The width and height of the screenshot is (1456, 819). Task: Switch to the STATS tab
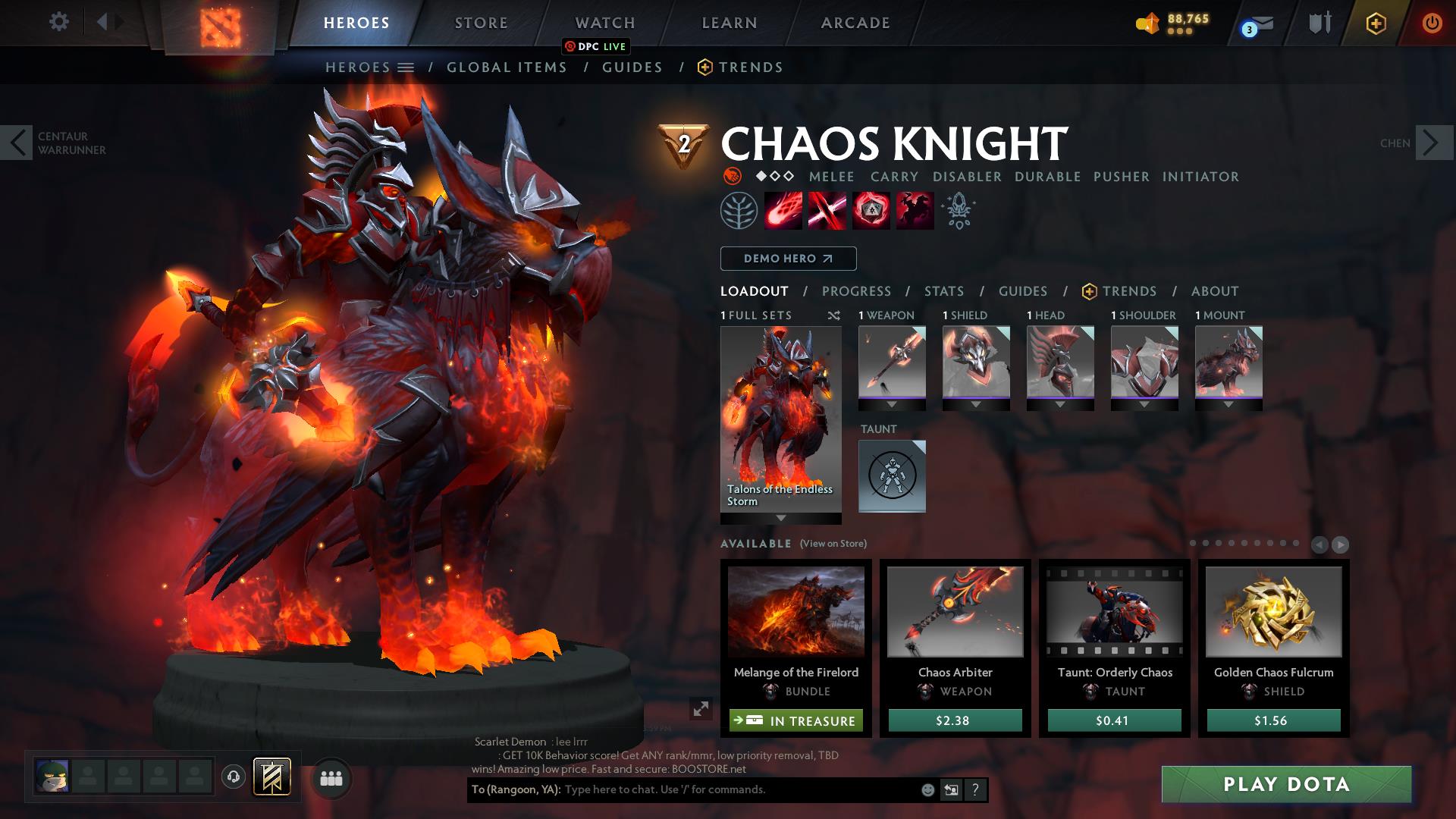tap(943, 291)
